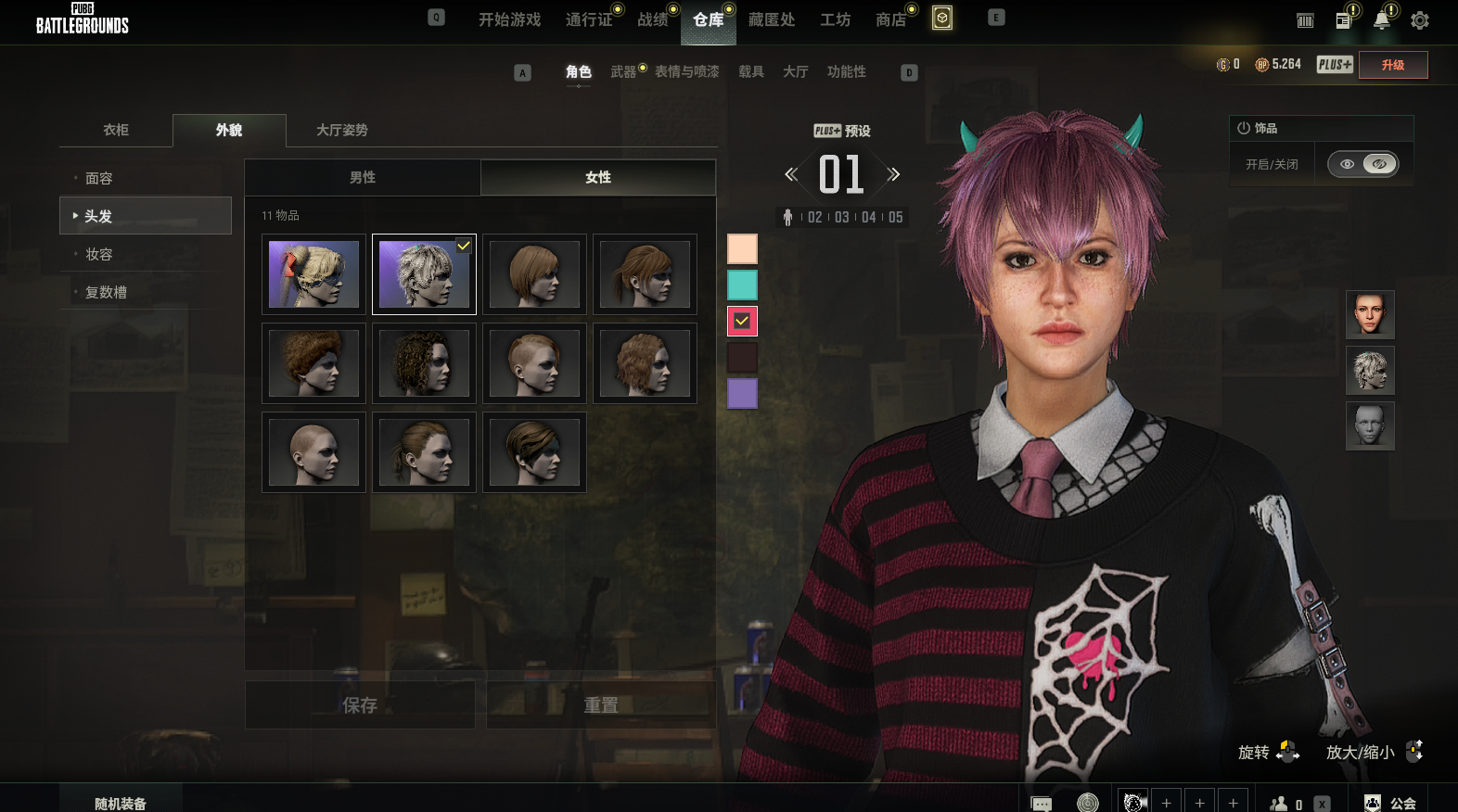Open the 开始游戏 start game tab
1458x812 pixels.
[509, 19]
